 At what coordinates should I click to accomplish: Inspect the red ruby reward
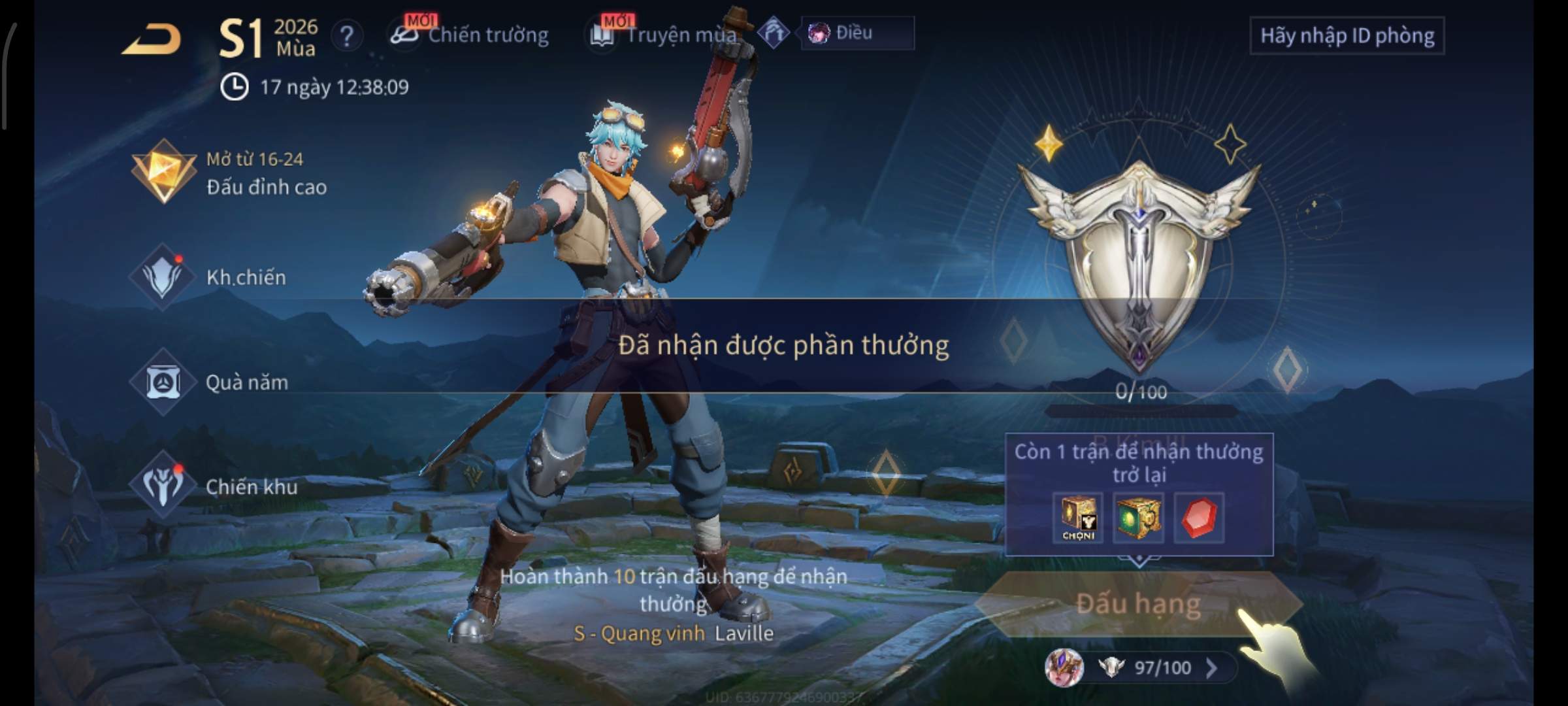(1199, 518)
